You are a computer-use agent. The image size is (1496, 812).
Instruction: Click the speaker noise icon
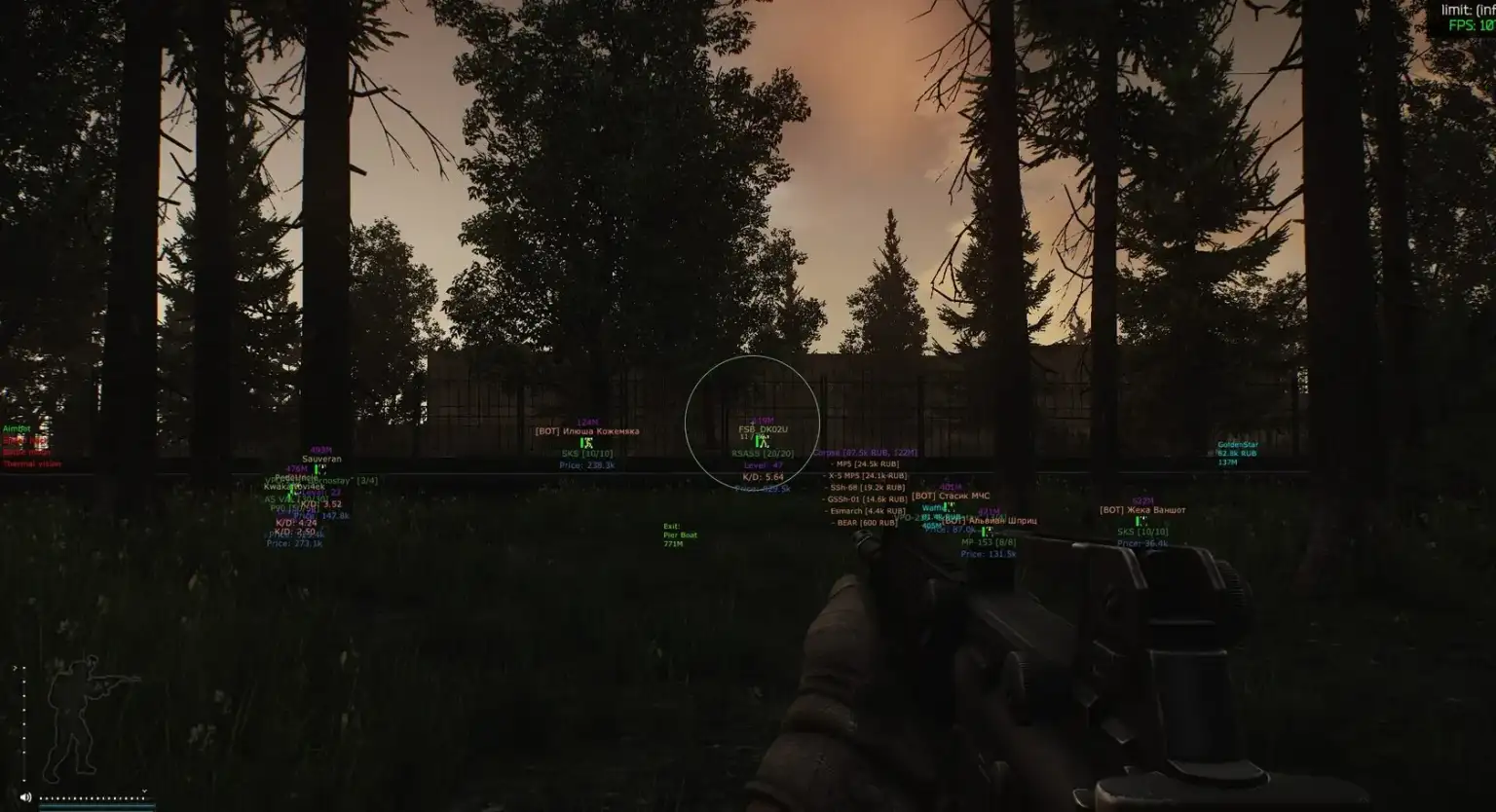[25, 797]
